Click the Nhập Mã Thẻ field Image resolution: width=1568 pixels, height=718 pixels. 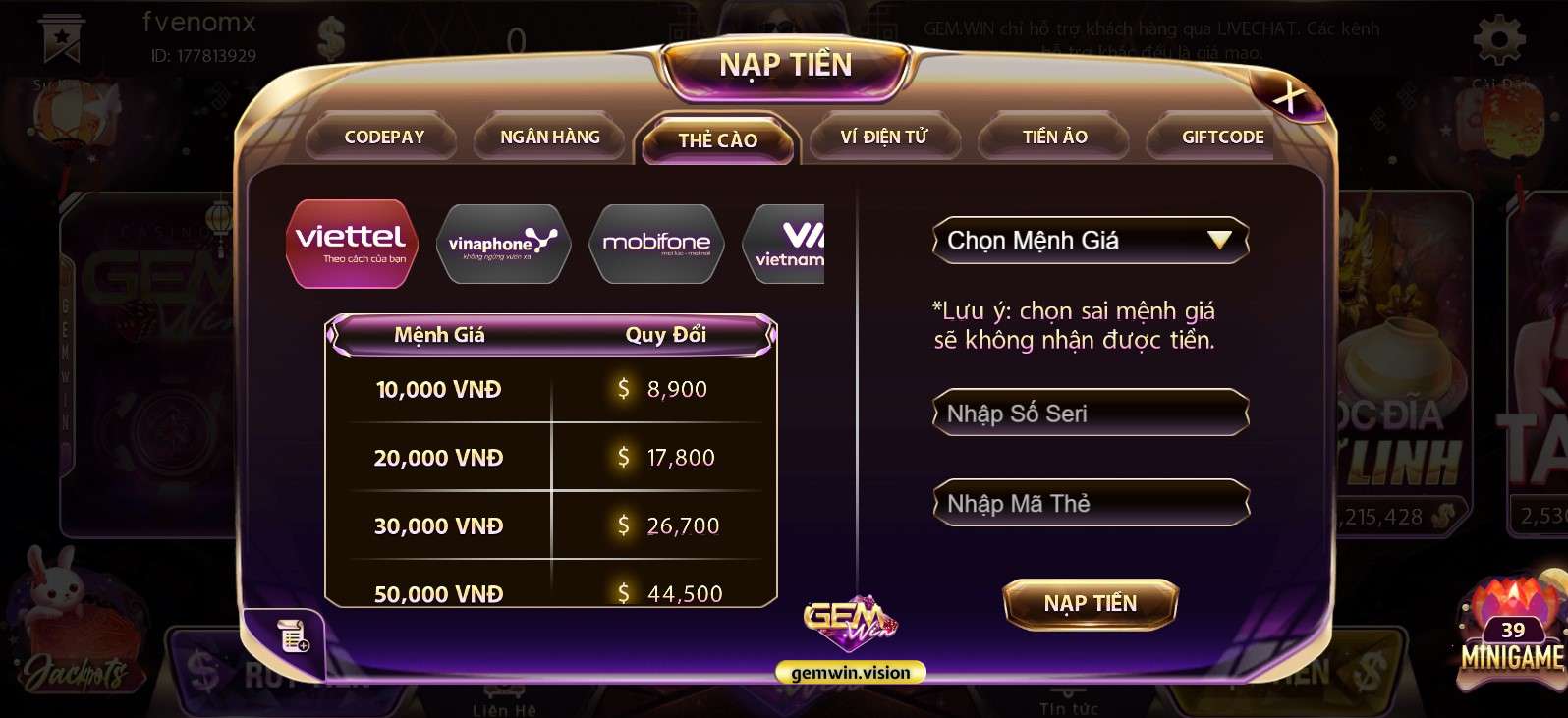[x=1091, y=503]
